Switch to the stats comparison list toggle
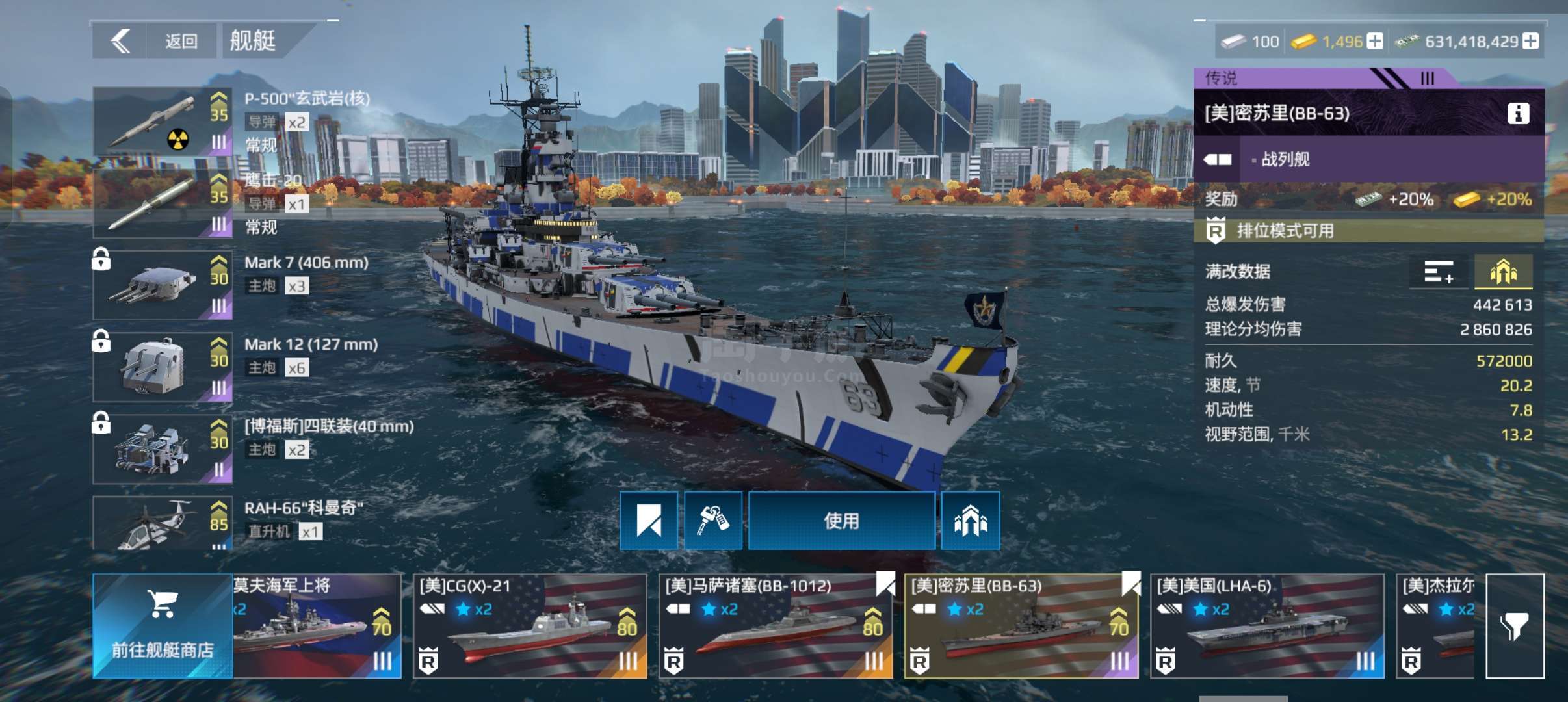The width and height of the screenshot is (1568, 702). click(x=1438, y=272)
